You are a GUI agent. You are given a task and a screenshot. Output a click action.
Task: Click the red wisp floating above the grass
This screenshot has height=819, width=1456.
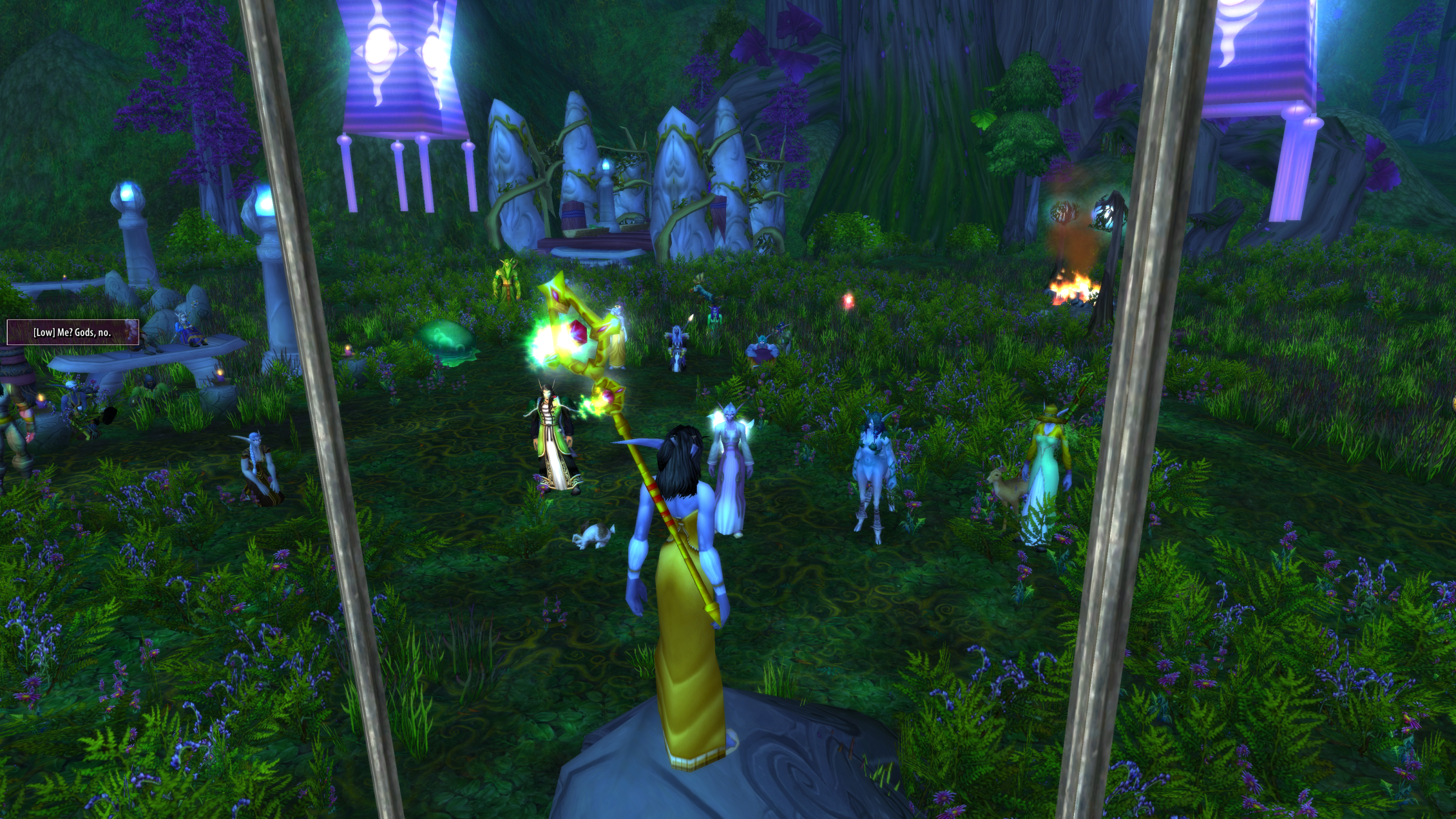(x=848, y=301)
